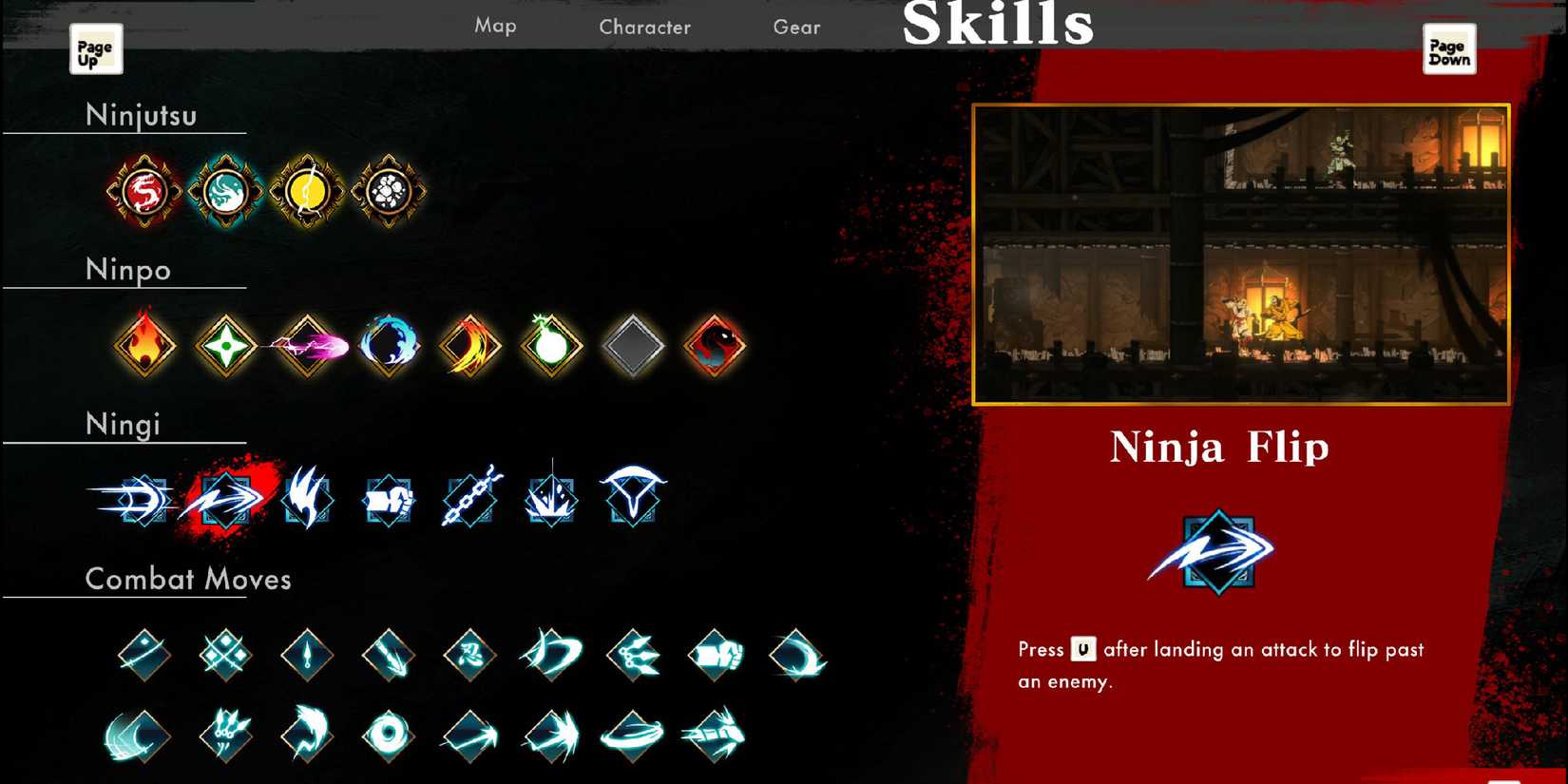Expand the Ninjutsu section header
This screenshot has height=784, width=1568.
tap(143, 116)
